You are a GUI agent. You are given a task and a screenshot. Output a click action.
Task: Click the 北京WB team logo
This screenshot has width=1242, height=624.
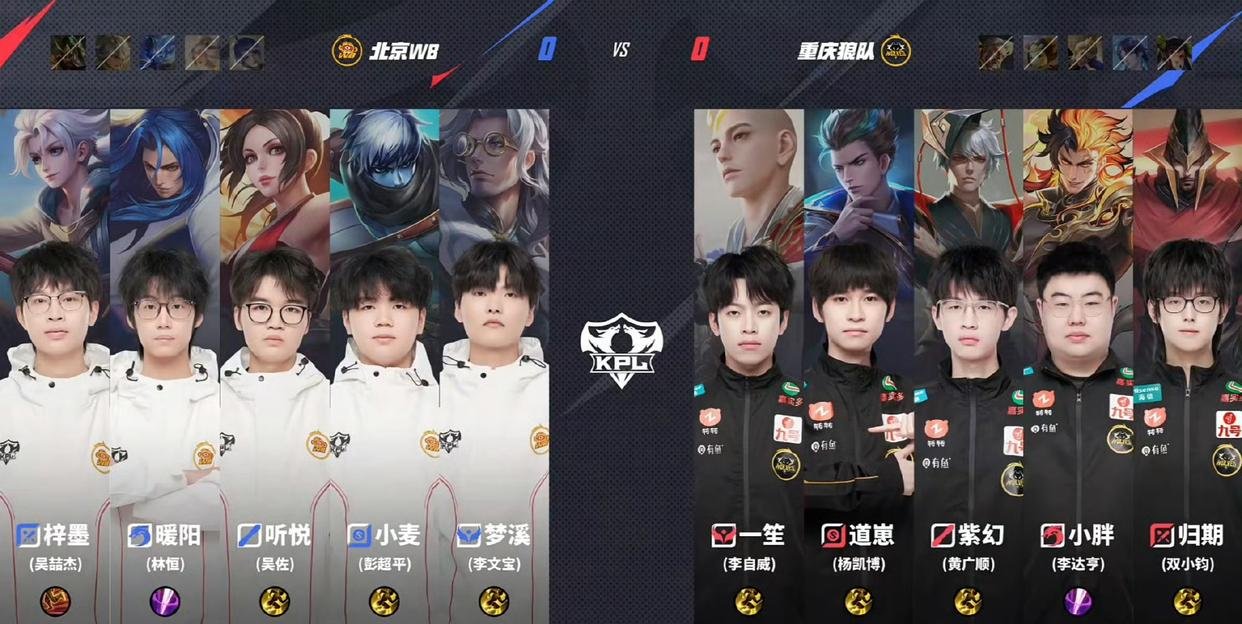pos(347,51)
